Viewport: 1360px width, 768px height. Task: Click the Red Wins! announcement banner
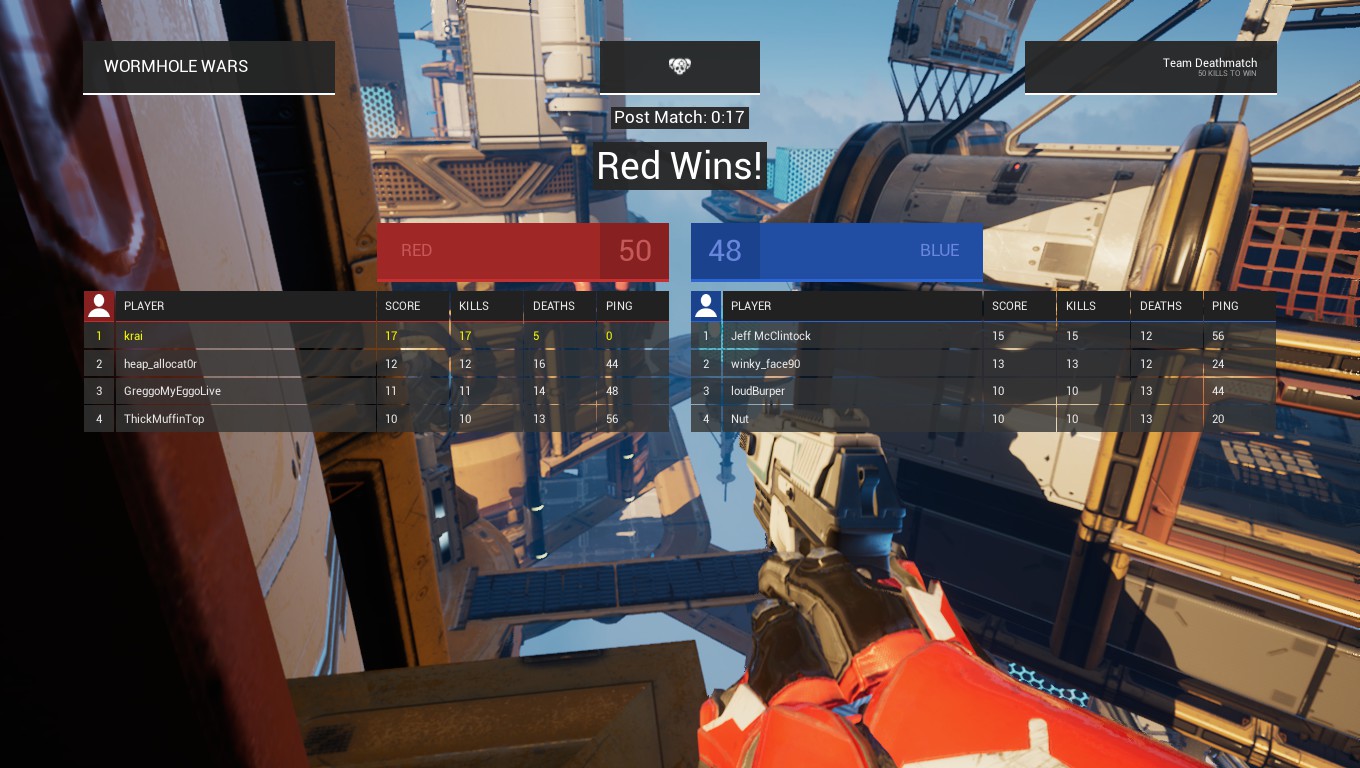click(x=679, y=166)
